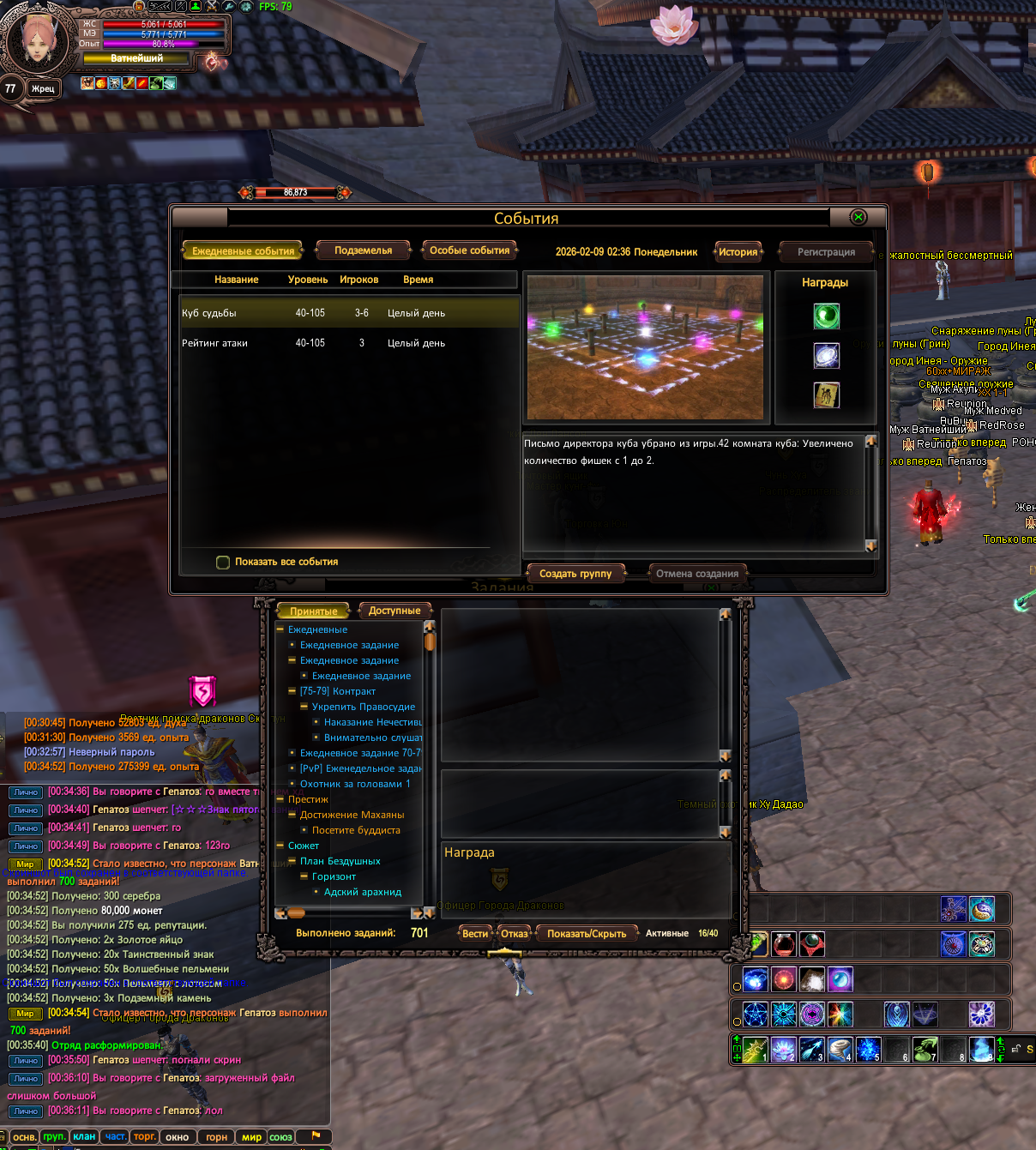Switch to the Подземелья tab

point(363,250)
